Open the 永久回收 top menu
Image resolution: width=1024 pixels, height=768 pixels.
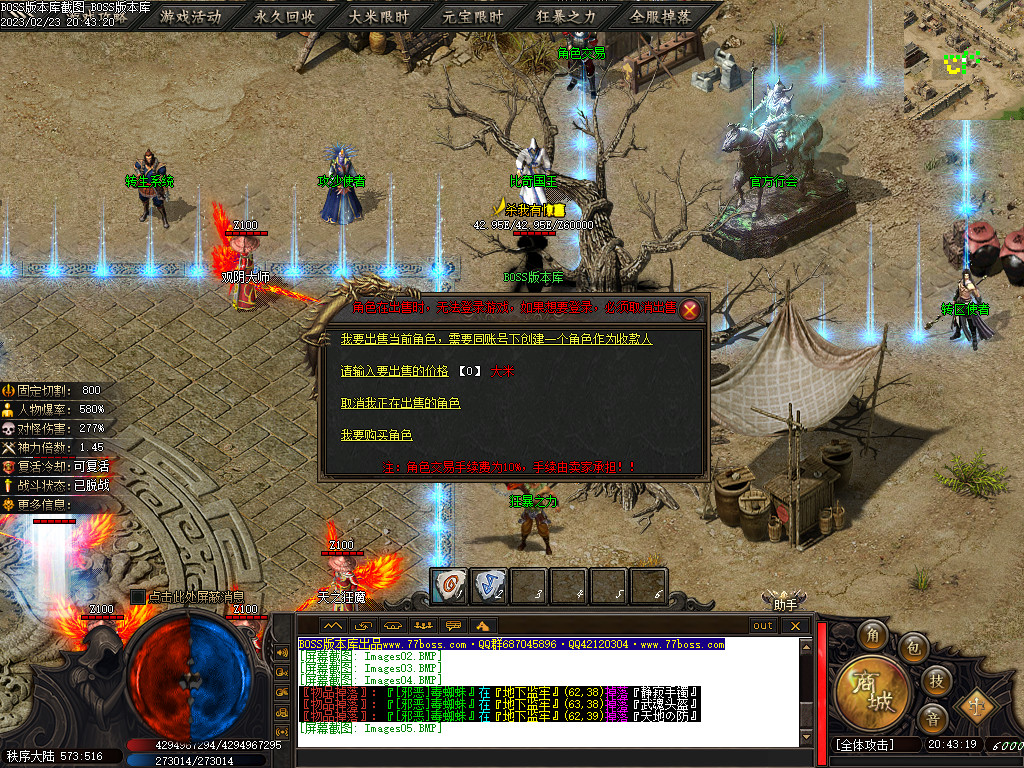[x=285, y=16]
